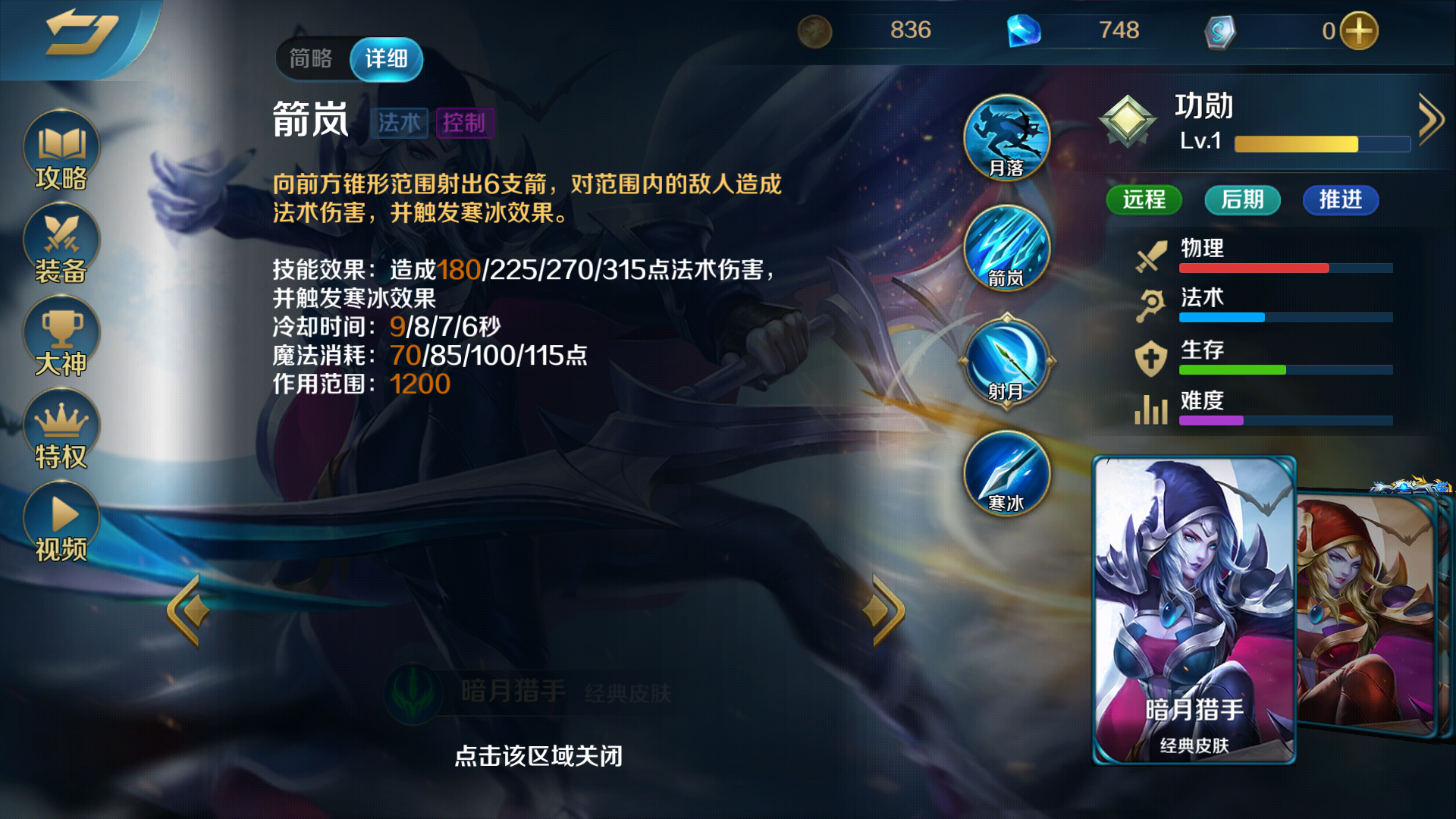1456x819 pixels.
Task: Select the 远程 attribute tag
Action: click(1144, 200)
